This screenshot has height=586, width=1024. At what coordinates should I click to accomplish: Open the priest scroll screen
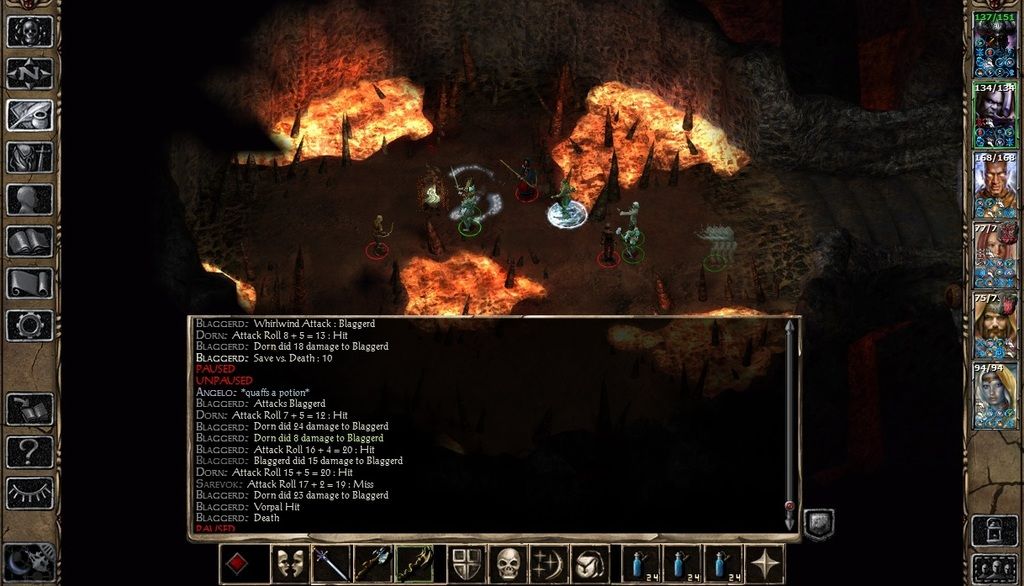pyautogui.click(x=29, y=282)
